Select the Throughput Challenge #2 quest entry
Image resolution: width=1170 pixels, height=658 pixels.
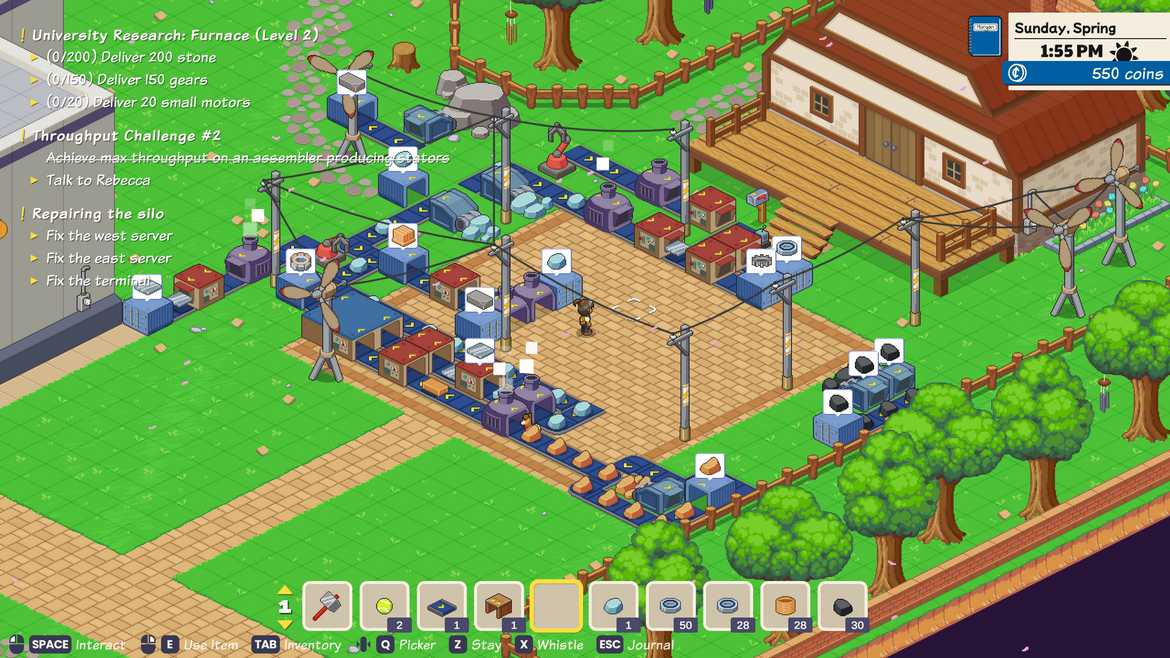pos(126,135)
